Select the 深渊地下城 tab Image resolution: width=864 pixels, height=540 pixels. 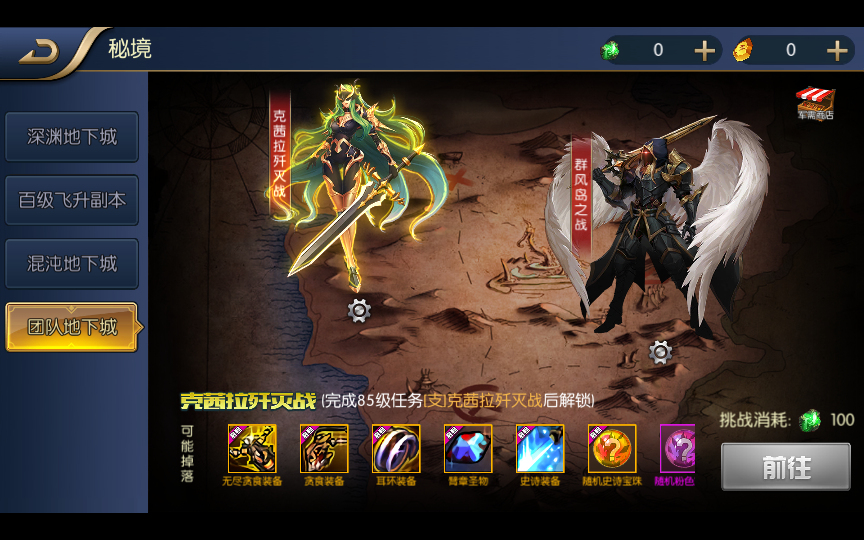72,137
